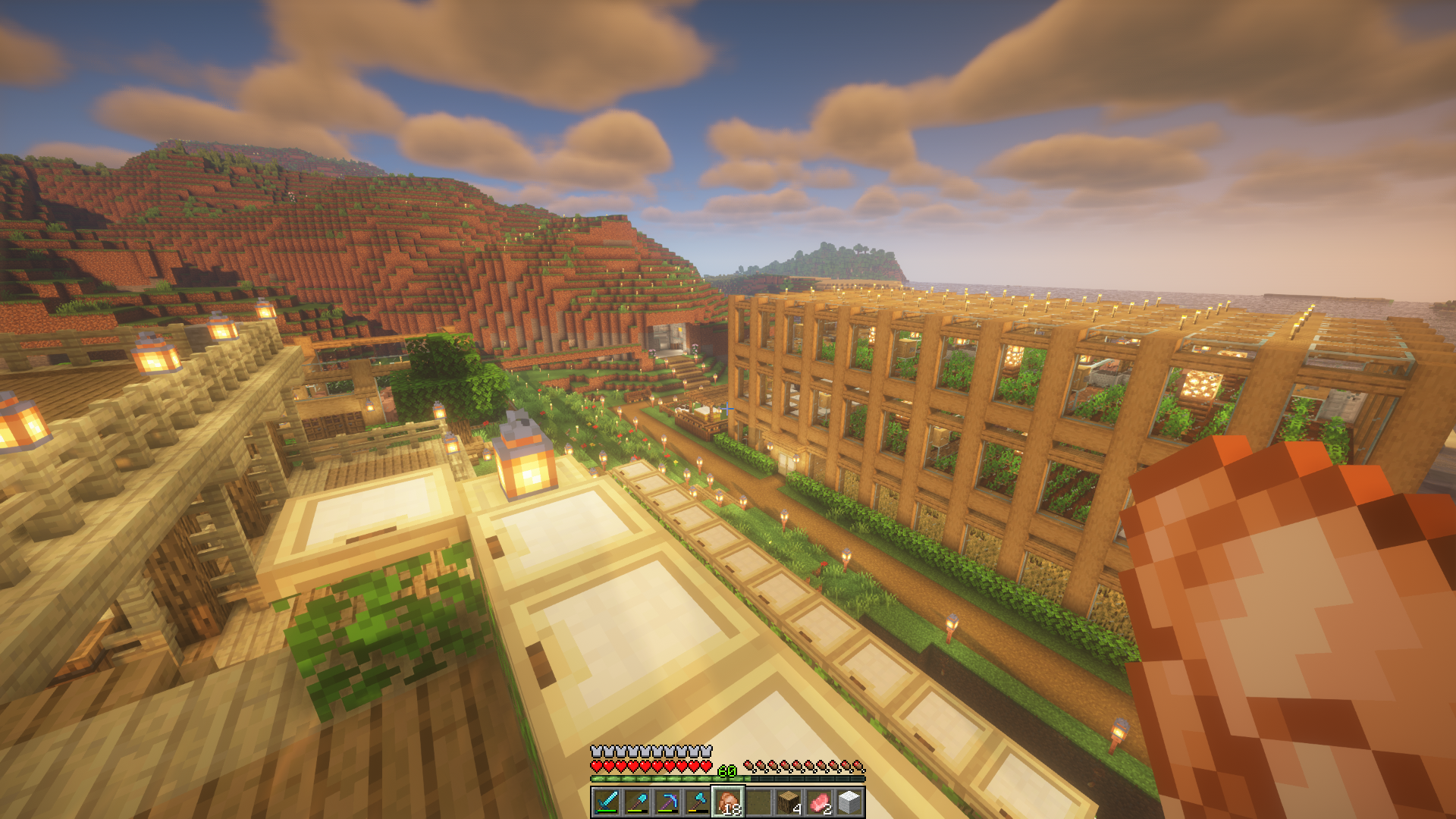Click the empty hotbar slot beside the porkchops

click(758, 802)
